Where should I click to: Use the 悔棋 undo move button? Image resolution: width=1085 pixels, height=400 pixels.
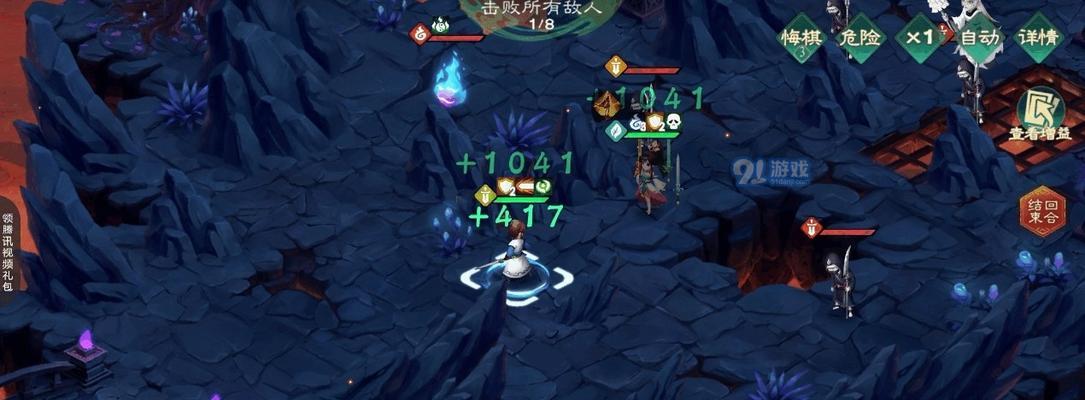[x=801, y=39]
